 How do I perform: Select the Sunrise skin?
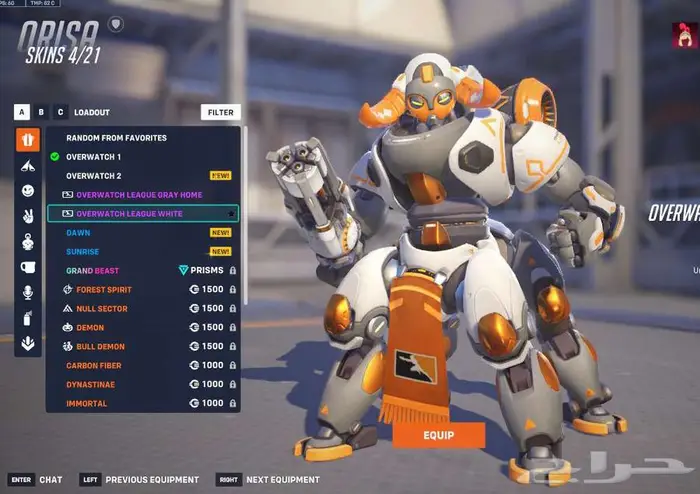click(83, 251)
